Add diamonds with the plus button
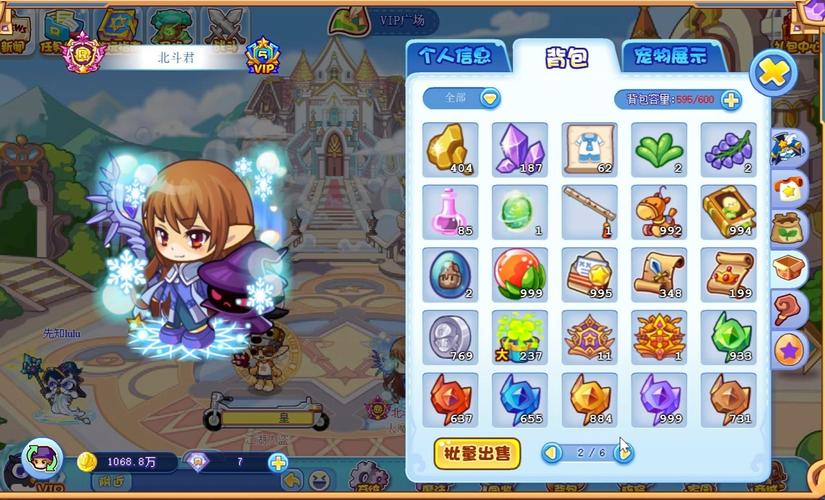 click(278, 462)
